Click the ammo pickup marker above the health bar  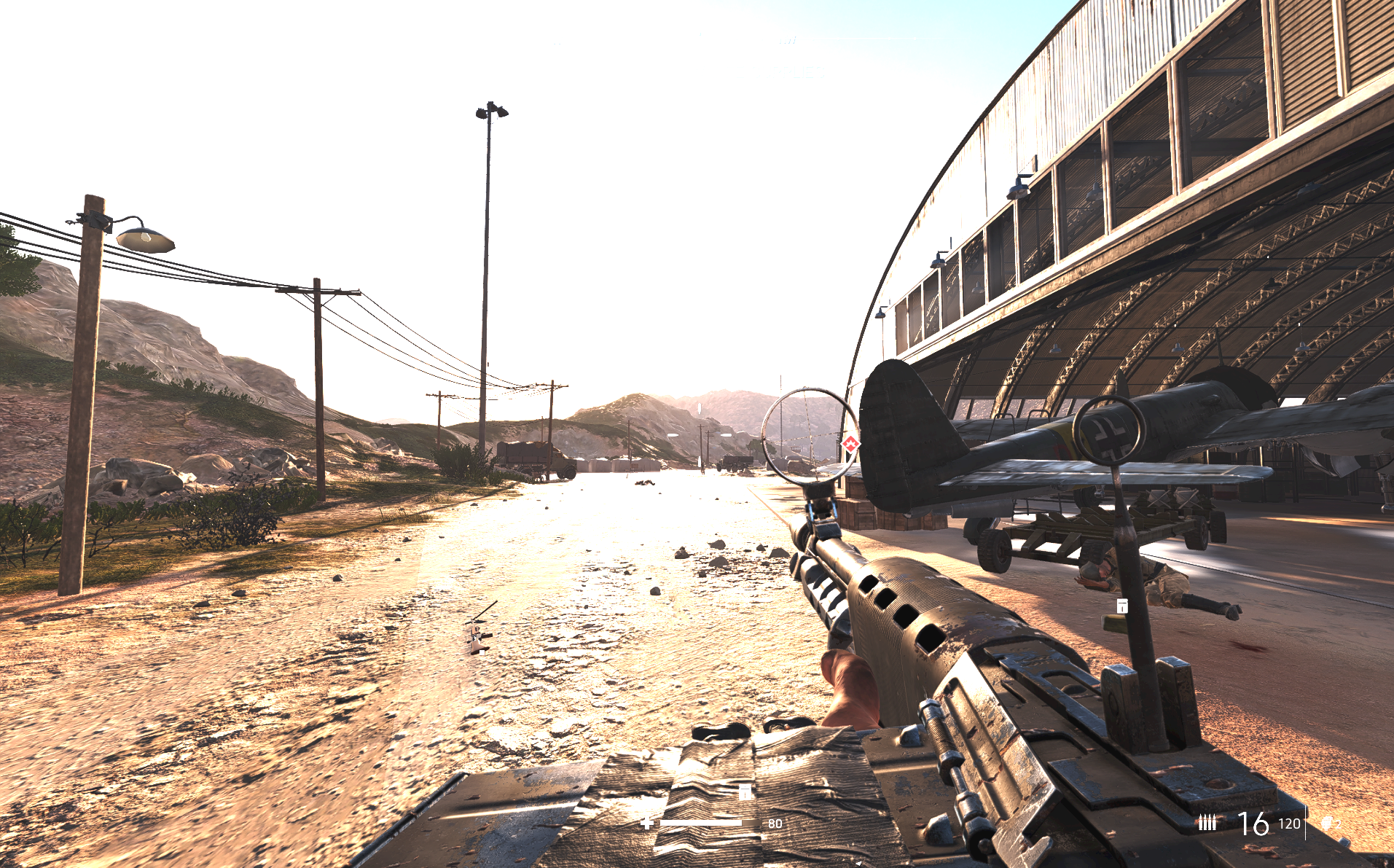[744, 792]
